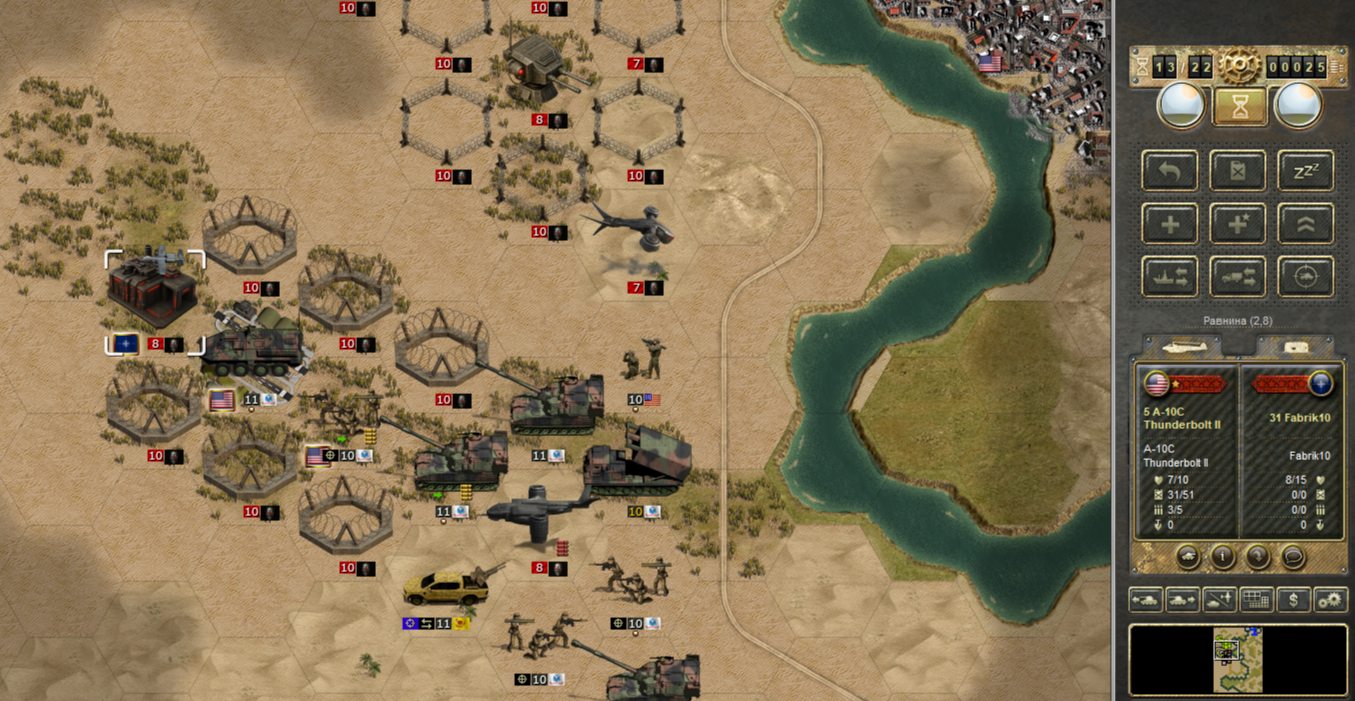This screenshot has height=701, width=1355.
Task: End the turn with the hourglass button
Action: [x=1239, y=106]
